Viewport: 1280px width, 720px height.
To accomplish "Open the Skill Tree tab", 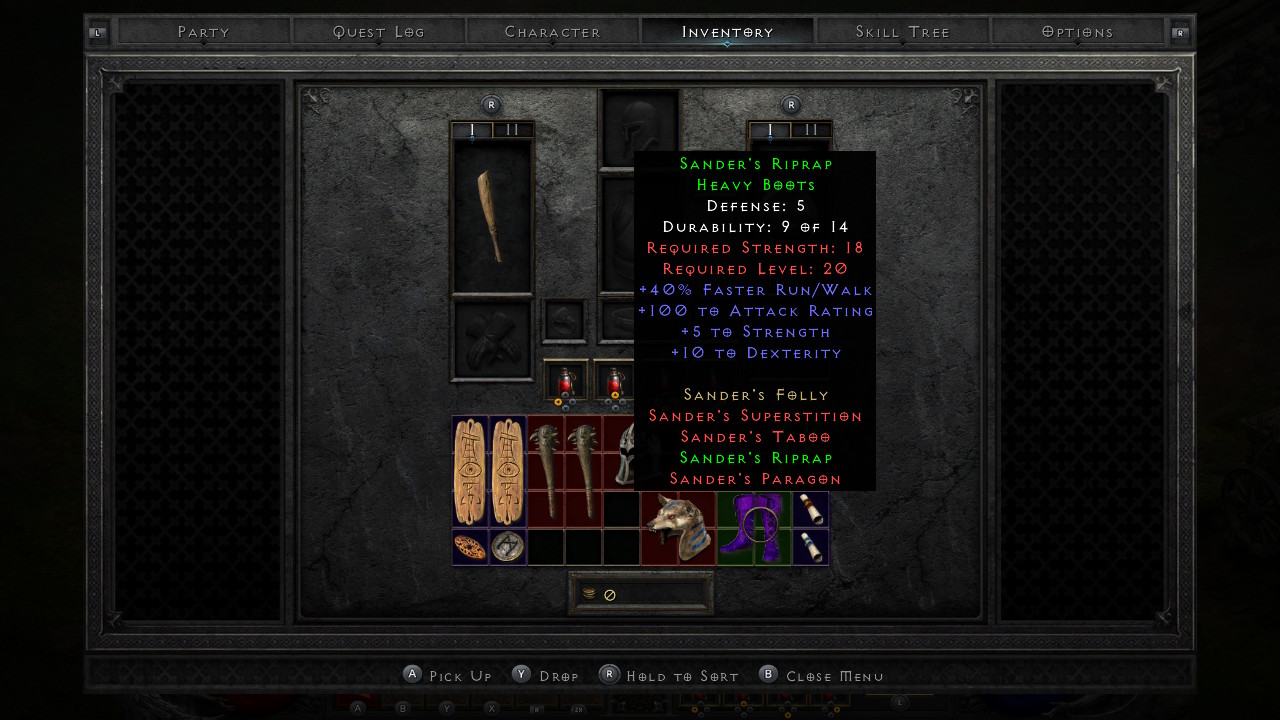I will (902, 32).
